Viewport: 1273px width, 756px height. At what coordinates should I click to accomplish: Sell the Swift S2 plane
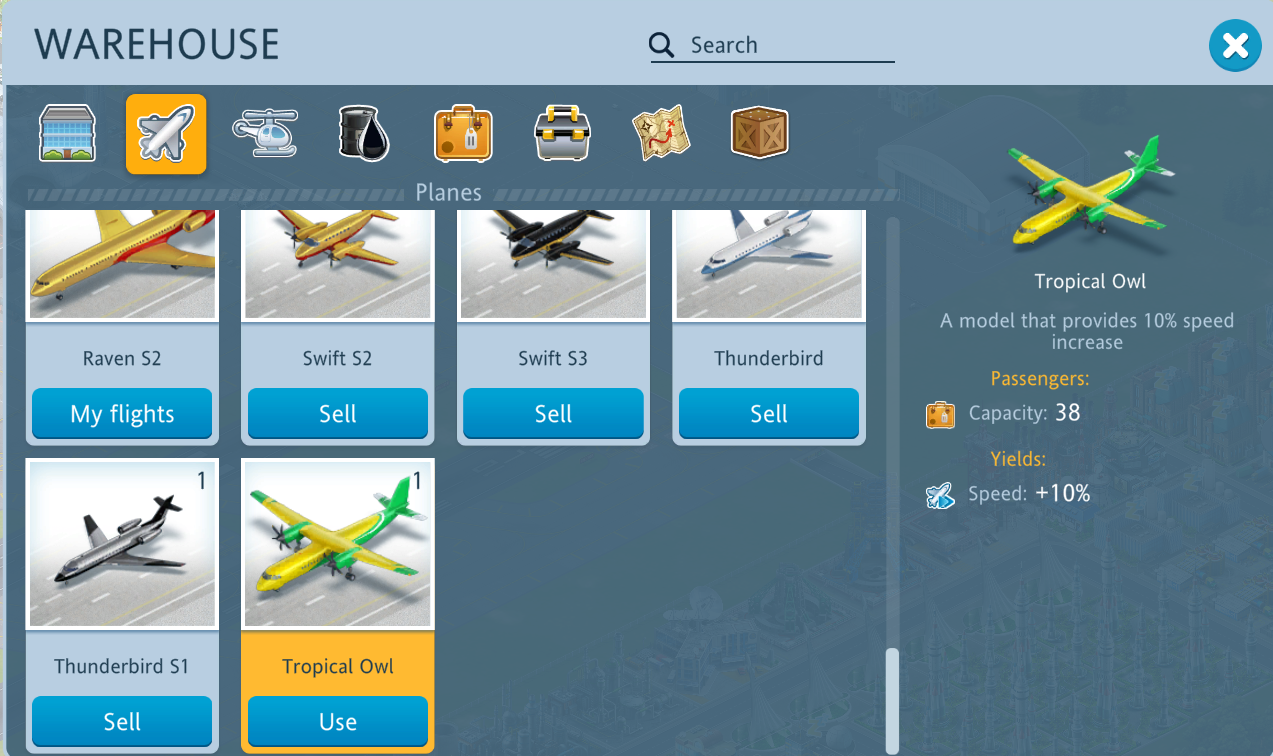coord(338,414)
